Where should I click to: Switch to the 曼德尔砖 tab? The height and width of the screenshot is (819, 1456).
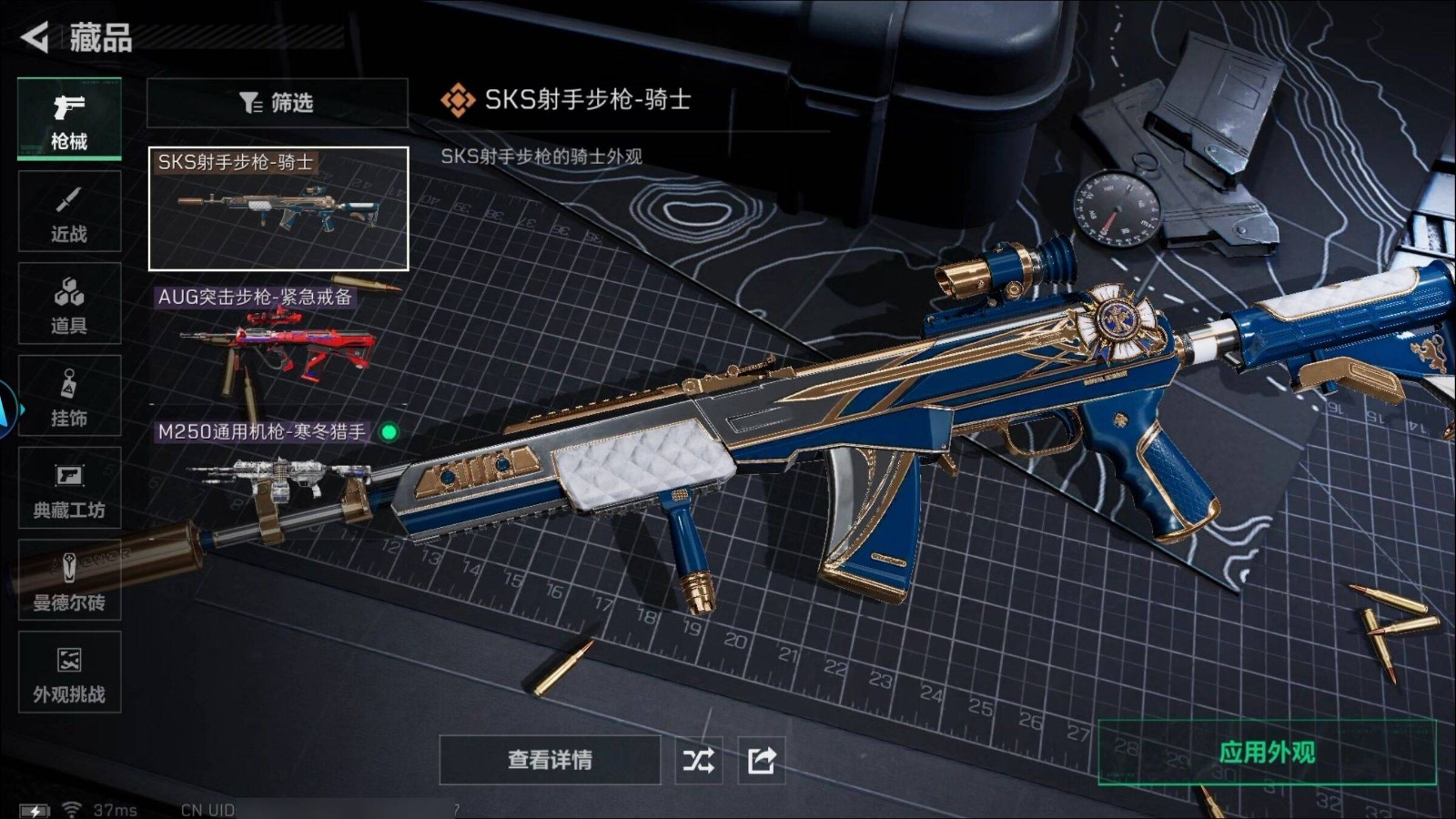[x=69, y=581]
